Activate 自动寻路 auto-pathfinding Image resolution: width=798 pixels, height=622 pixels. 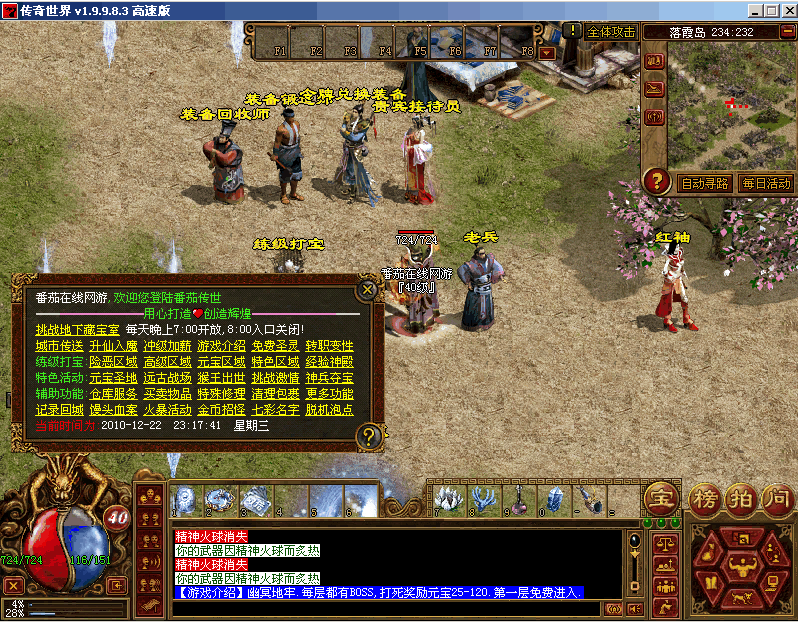(x=704, y=183)
